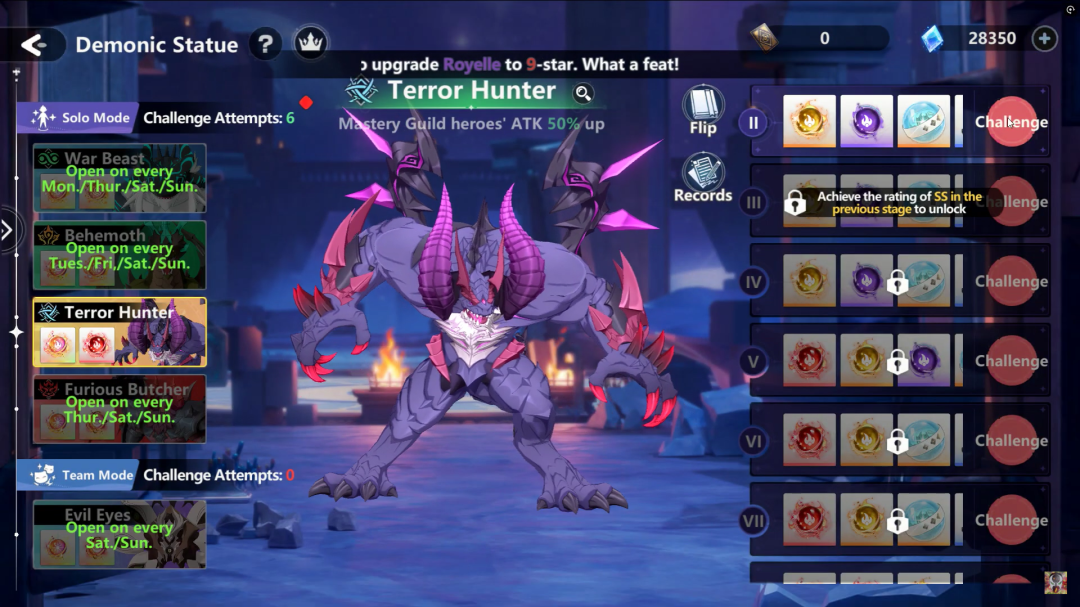The height and width of the screenshot is (607, 1080).
Task: View the purple flame reward in stage II
Action: tap(866, 122)
